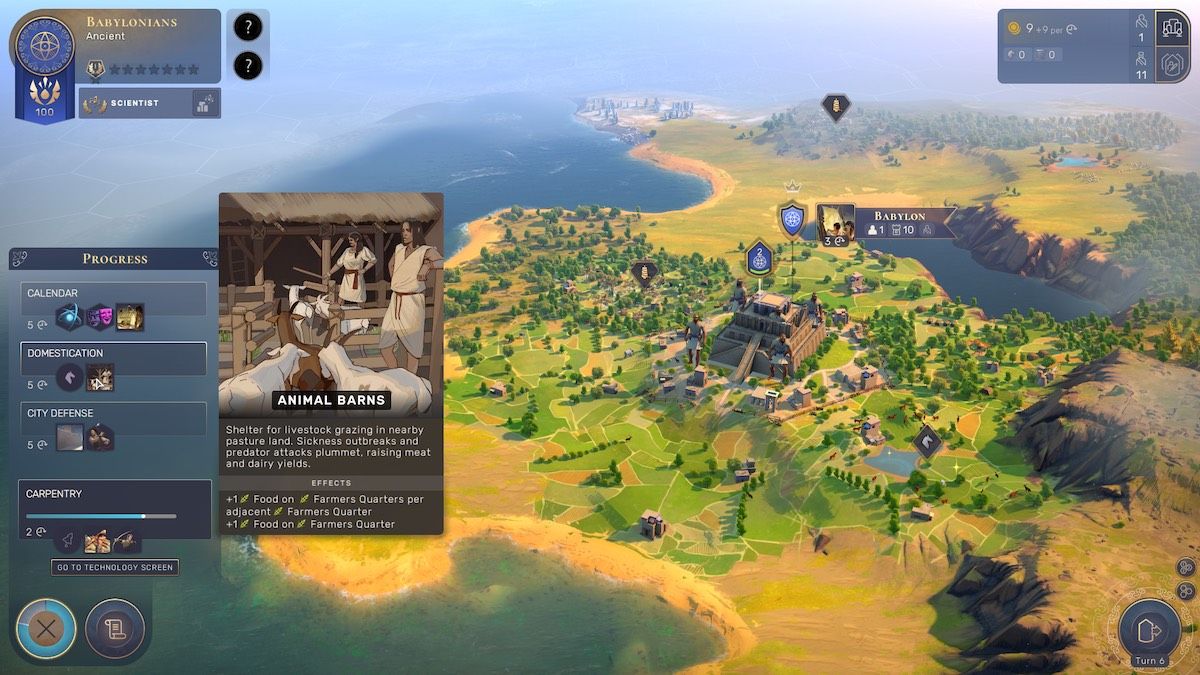Open the shield and hand icon in top-right panel
The image size is (1200, 675).
(x=1171, y=65)
